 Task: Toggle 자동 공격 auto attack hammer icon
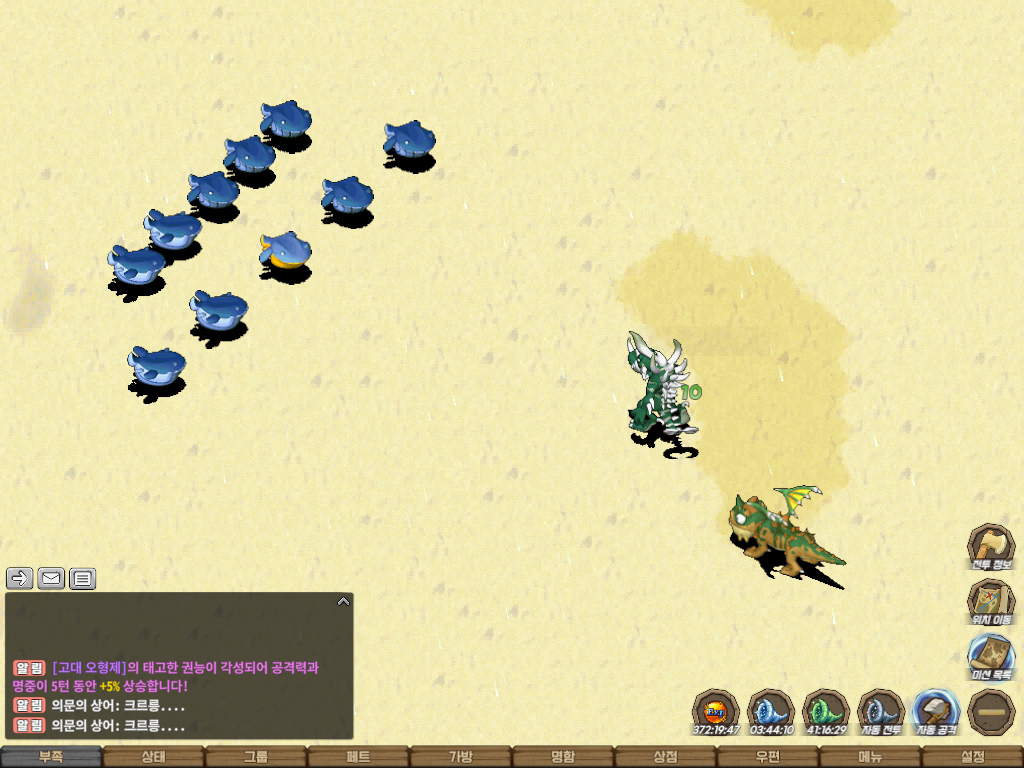point(936,711)
